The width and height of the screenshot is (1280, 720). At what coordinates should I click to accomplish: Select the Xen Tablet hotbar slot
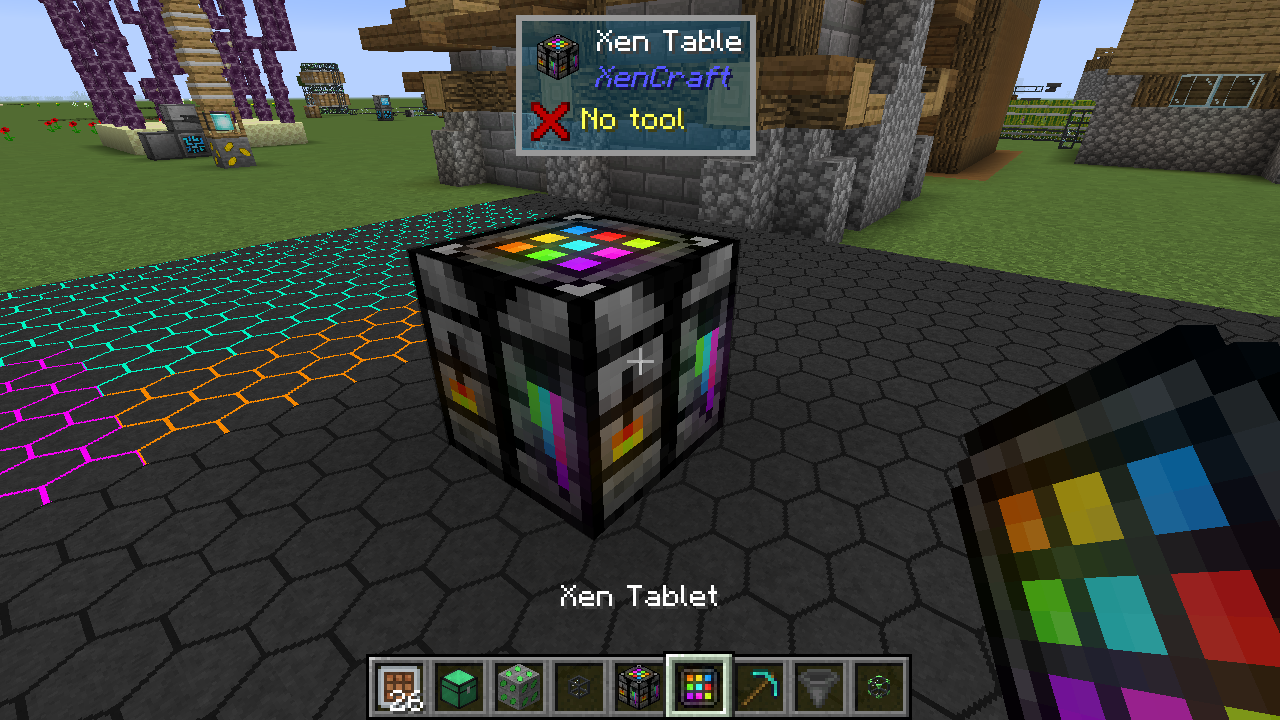pyautogui.click(x=700, y=686)
